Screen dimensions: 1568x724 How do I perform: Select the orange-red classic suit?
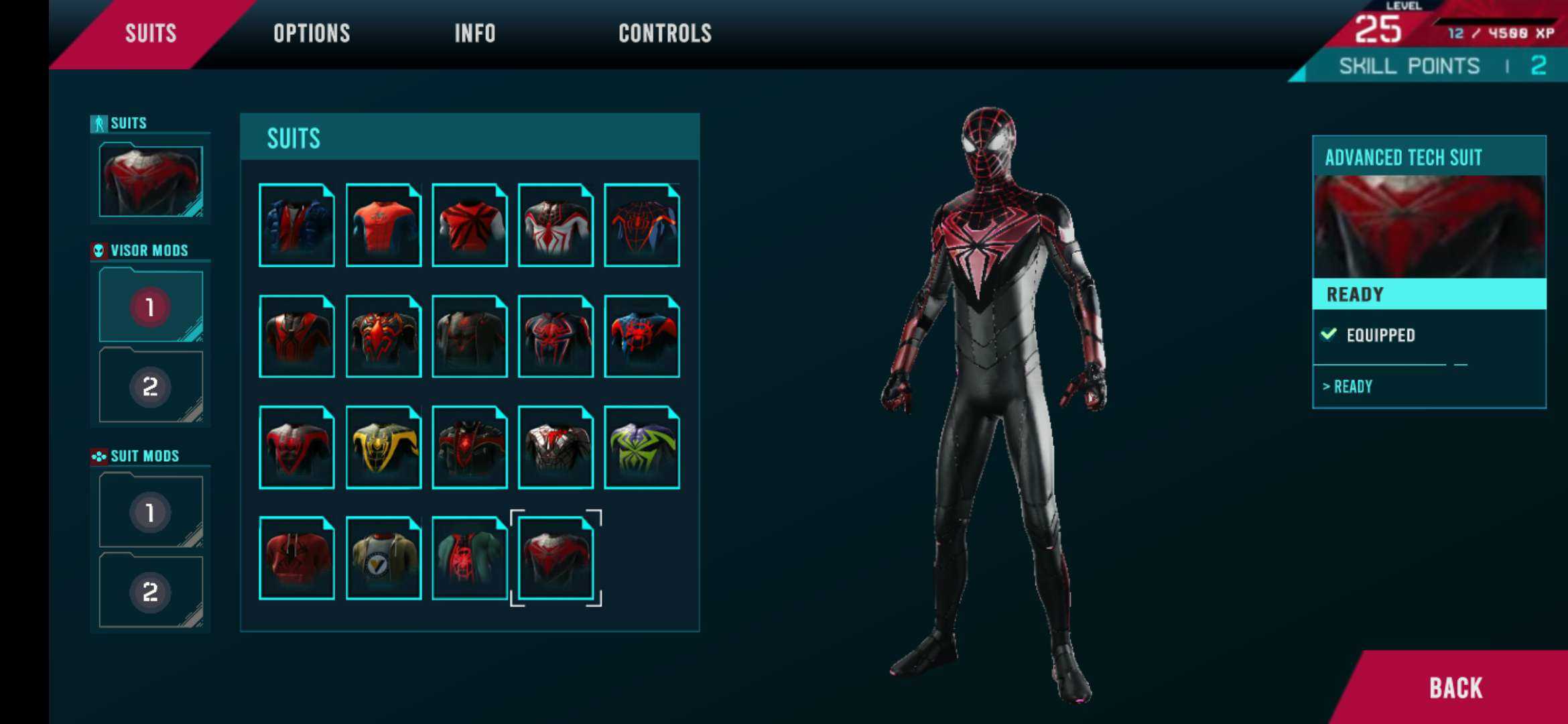(x=383, y=225)
